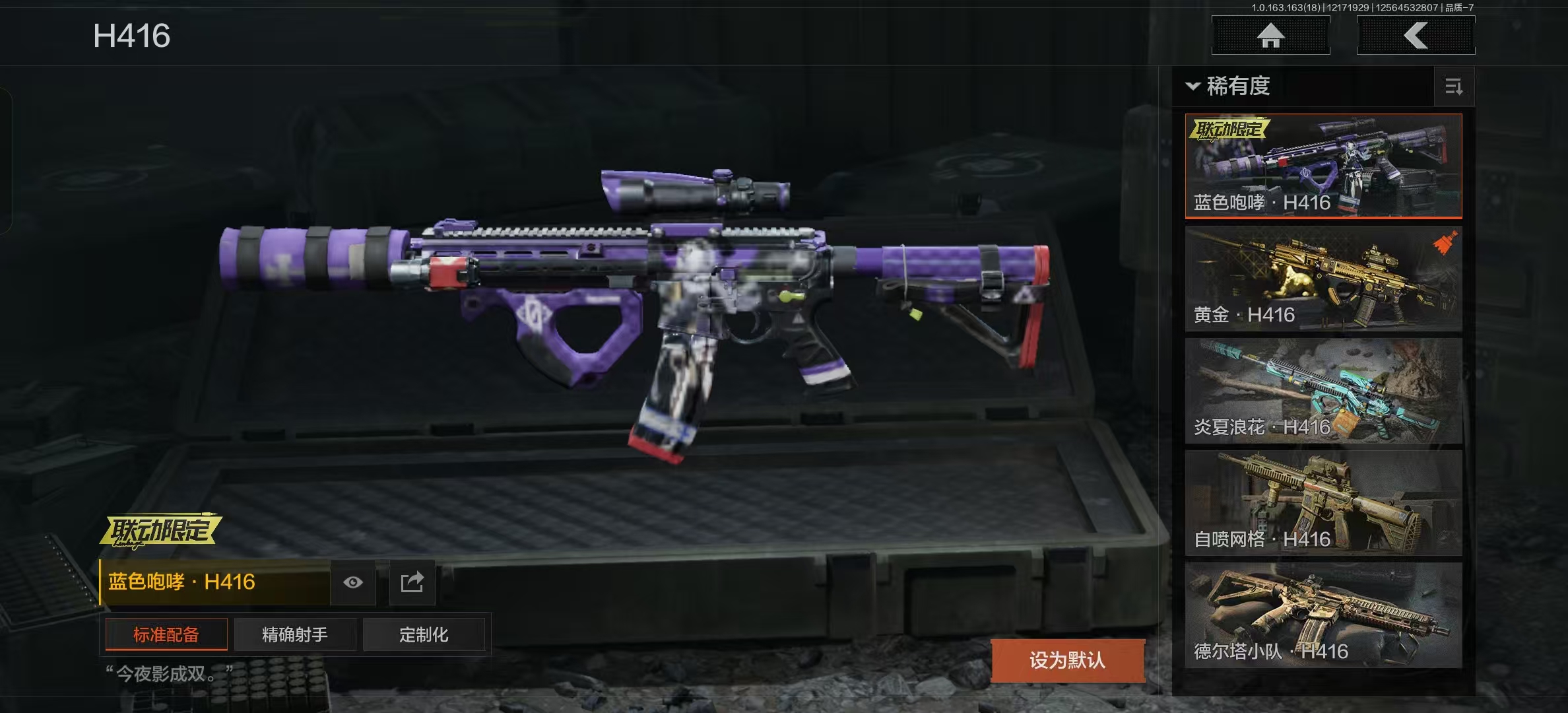Choose the 黄金 H416 golden skin
The height and width of the screenshot is (713, 1568).
point(1323,279)
